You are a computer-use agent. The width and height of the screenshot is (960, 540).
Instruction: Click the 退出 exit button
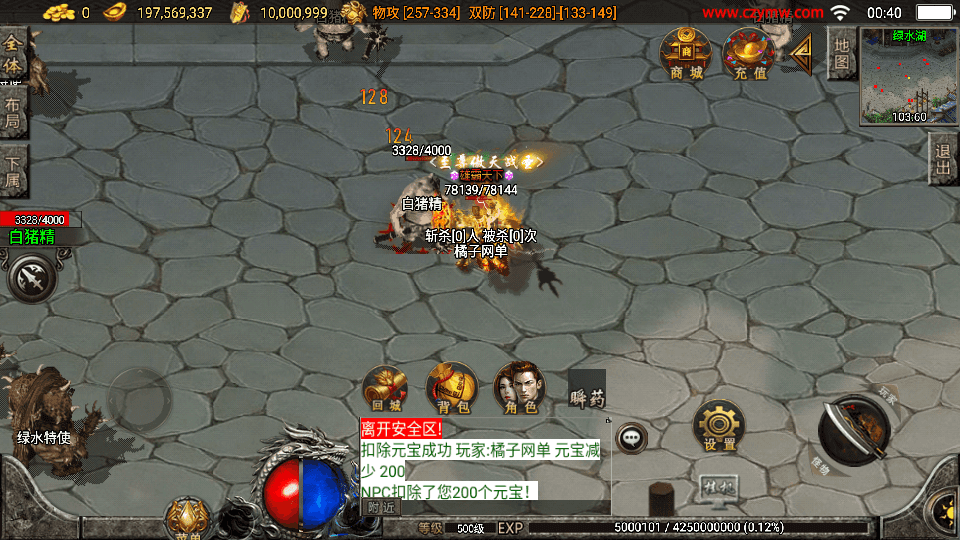click(942, 160)
